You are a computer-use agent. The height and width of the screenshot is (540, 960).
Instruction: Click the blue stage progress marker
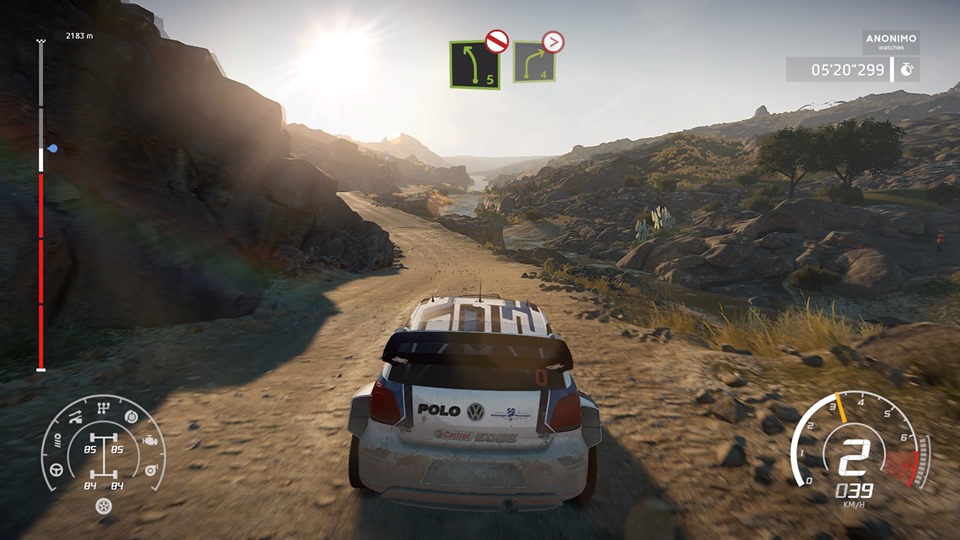(x=52, y=148)
